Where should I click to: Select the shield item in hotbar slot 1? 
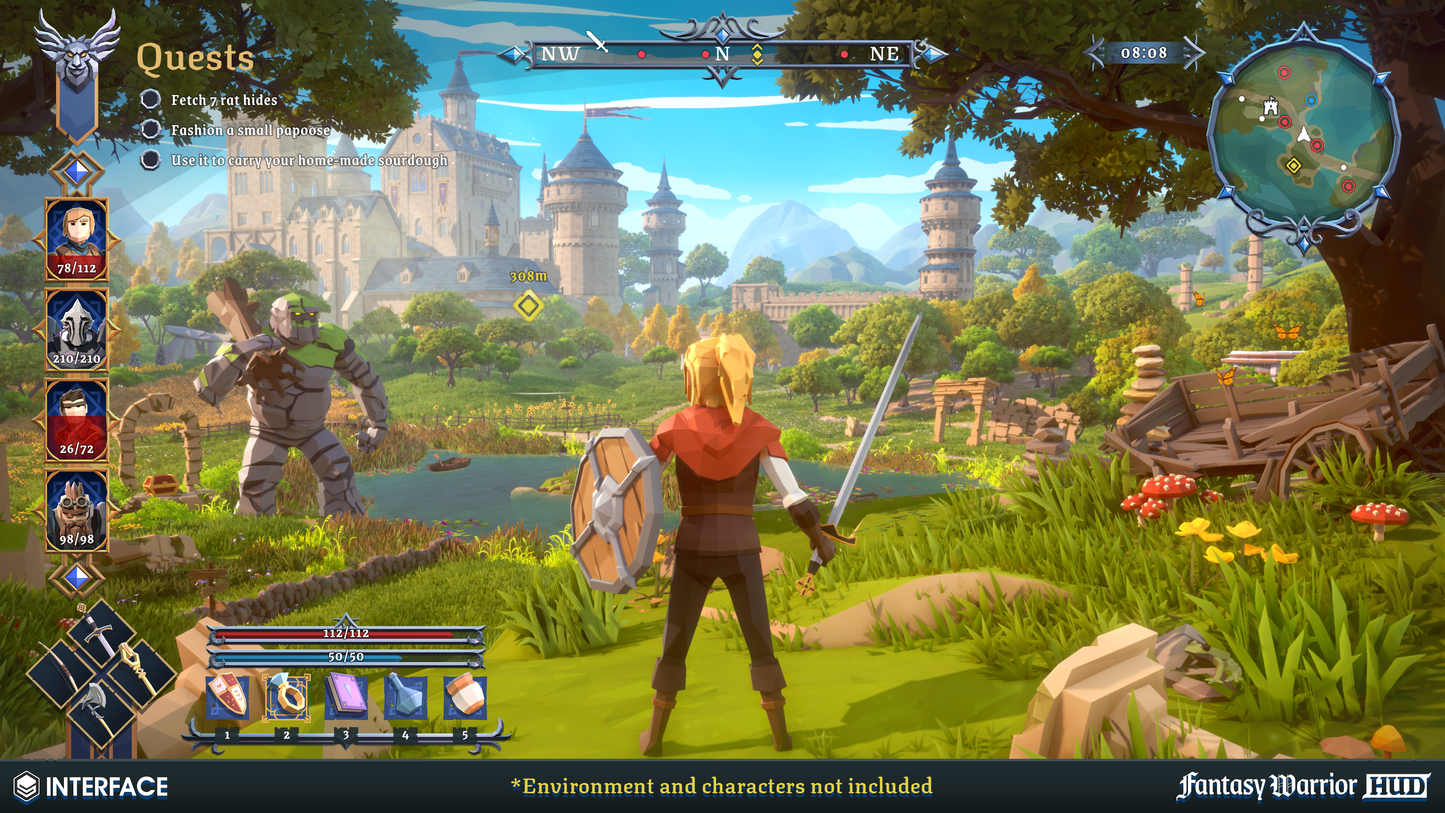point(227,697)
